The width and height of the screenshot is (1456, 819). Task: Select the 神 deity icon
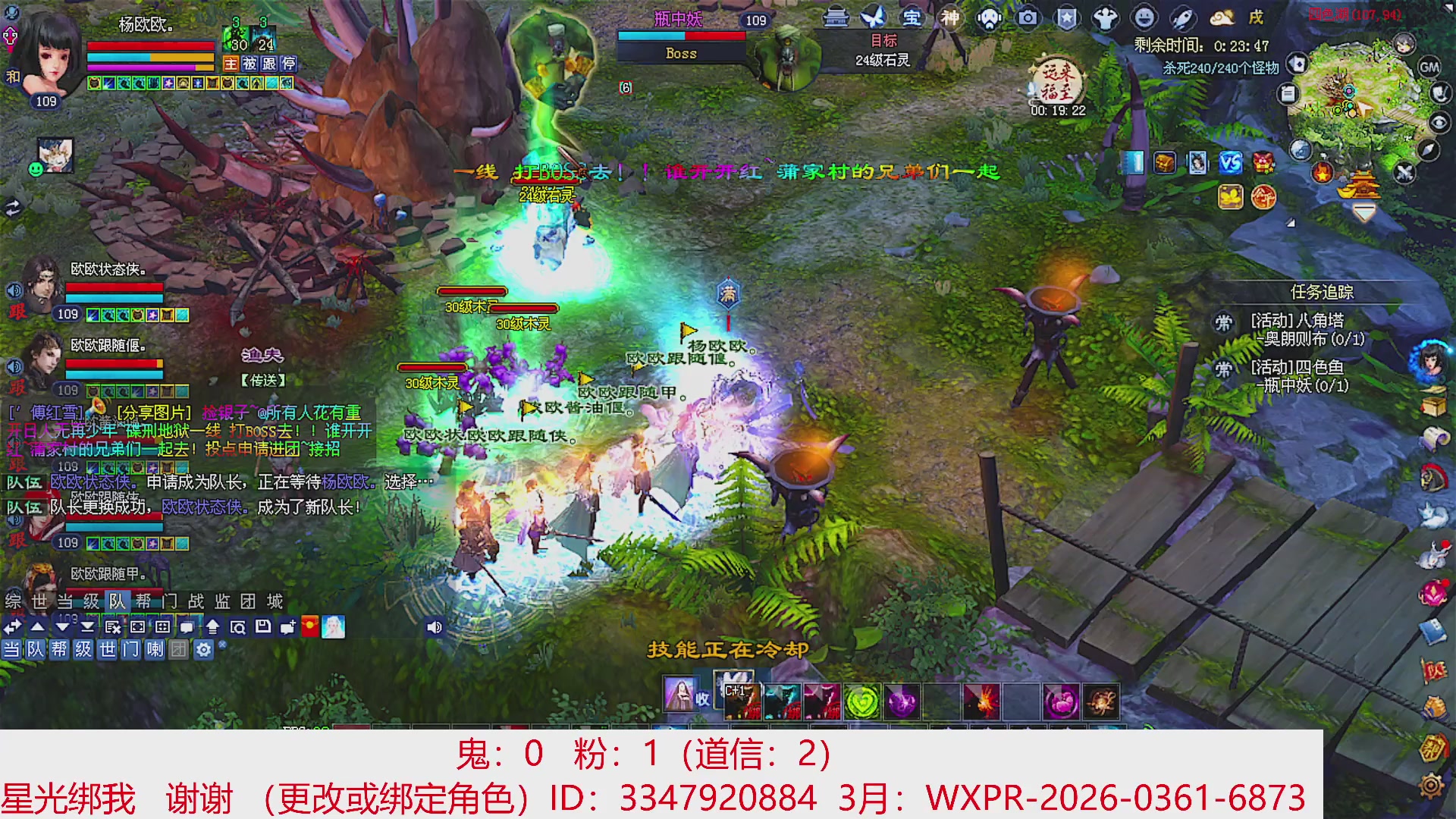point(949,19)
